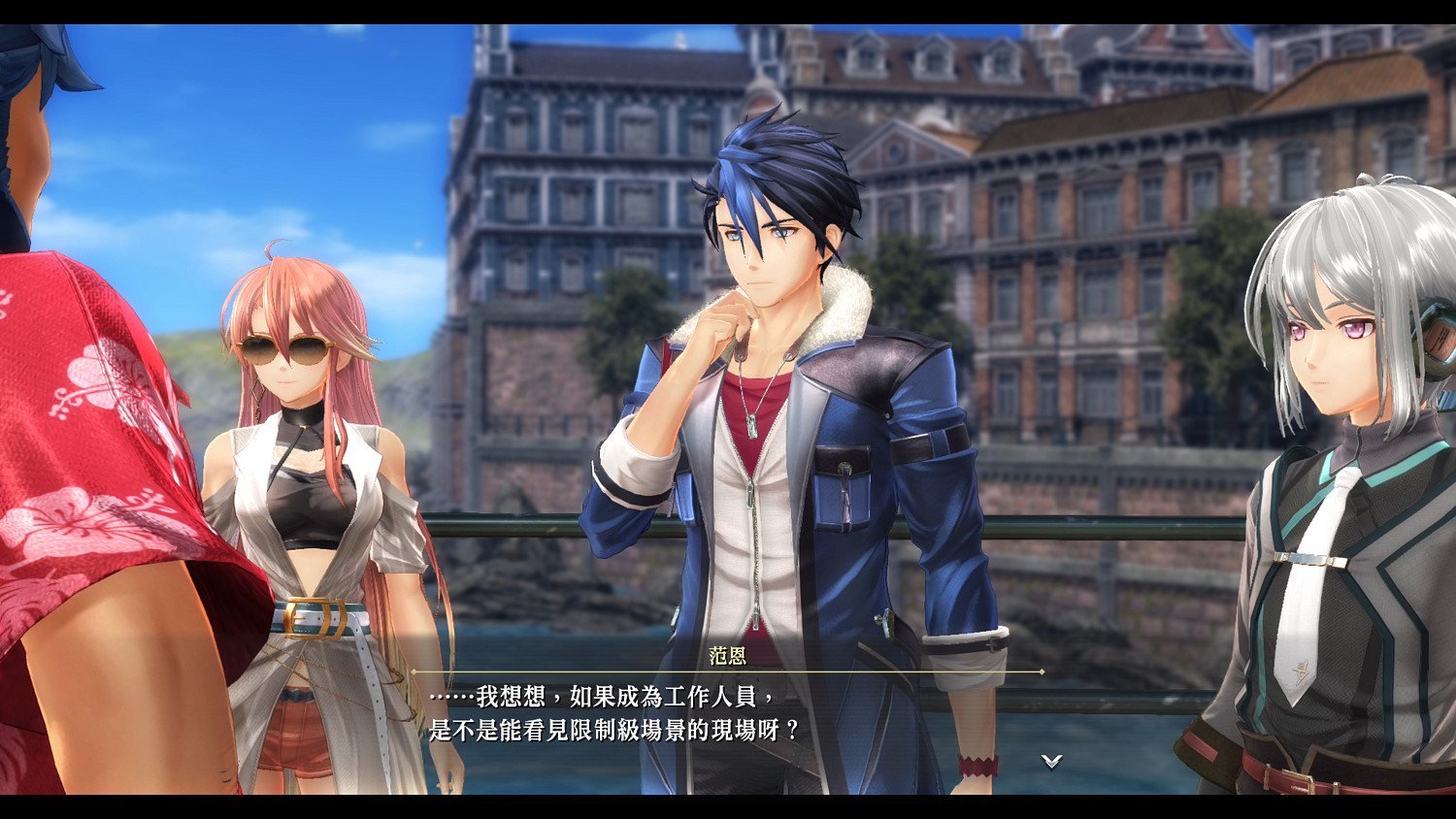The height and width of the screenshot is (819, 1456).
Task: Click the down arrow to continue dialogue
Action: point(1050,762)
